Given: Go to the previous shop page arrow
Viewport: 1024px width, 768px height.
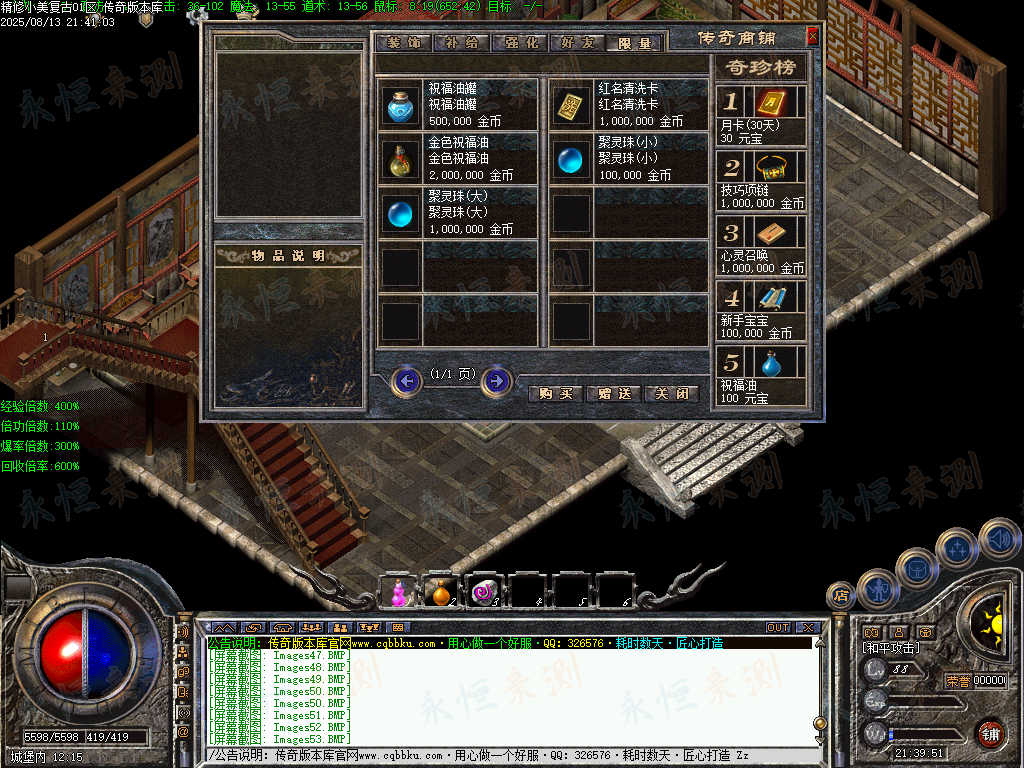Looking at the screenshot, I should click(407, 381).
